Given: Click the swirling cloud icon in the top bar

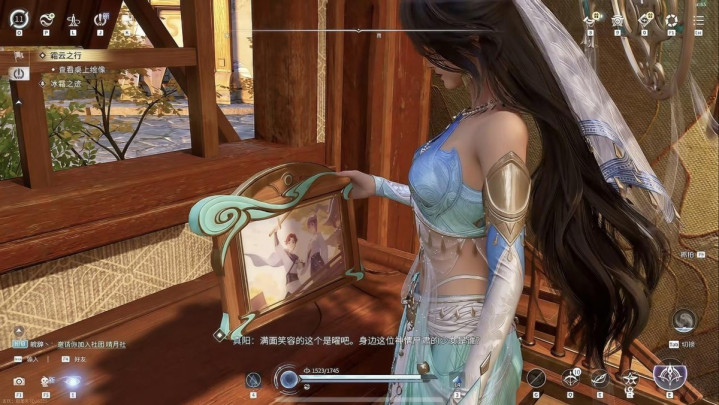Looking at the screenshot, I should [46, 19].
